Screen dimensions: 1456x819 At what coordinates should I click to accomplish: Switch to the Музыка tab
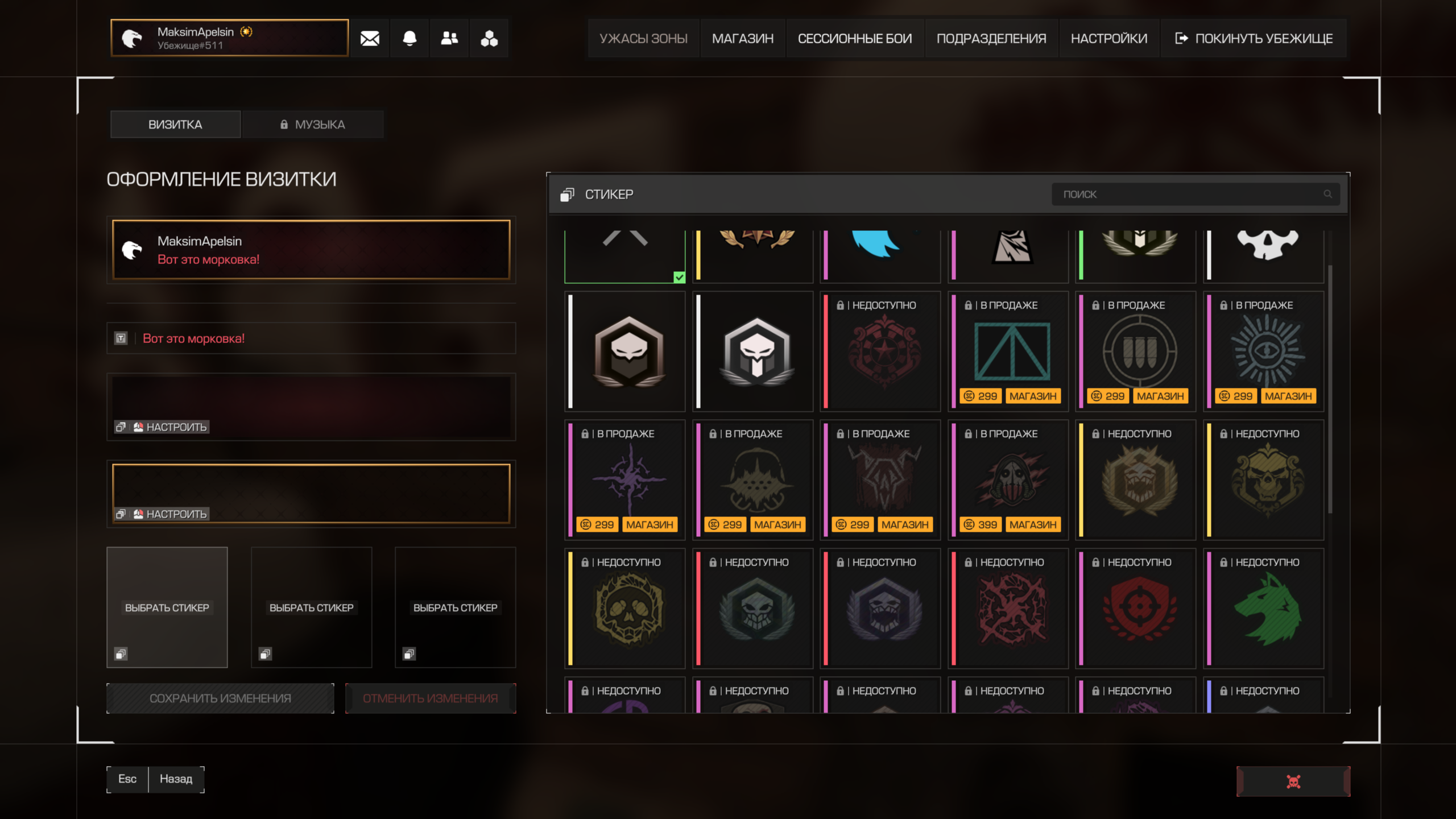(313, 124)
